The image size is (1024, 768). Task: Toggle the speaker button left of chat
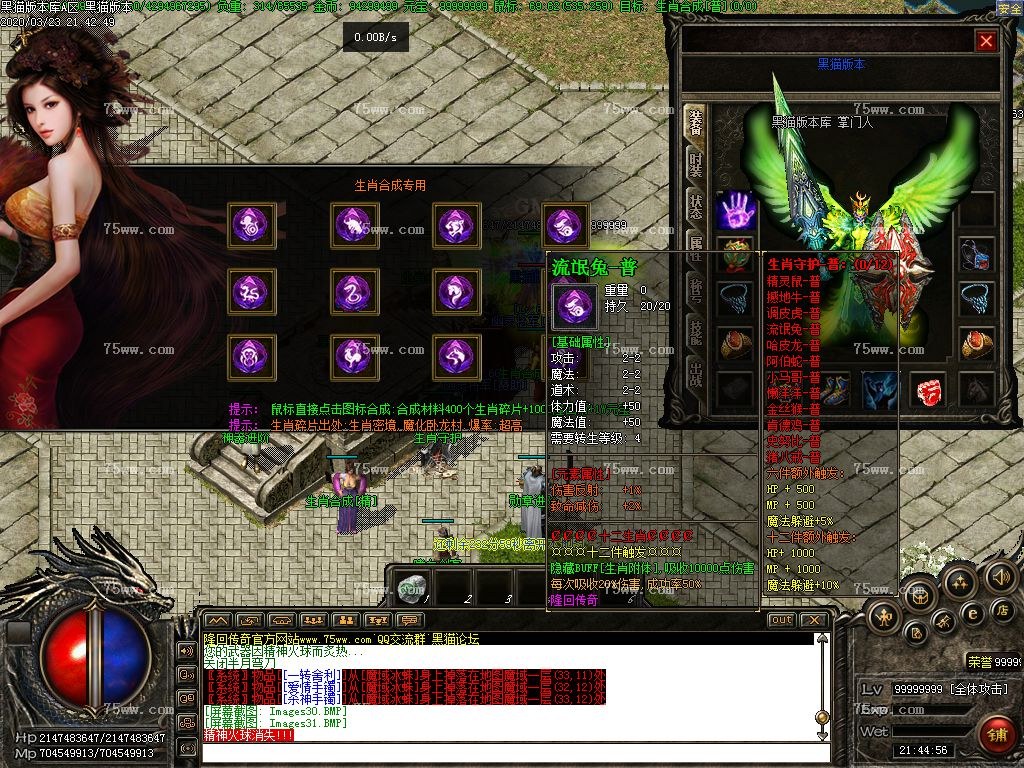point(186,650)
